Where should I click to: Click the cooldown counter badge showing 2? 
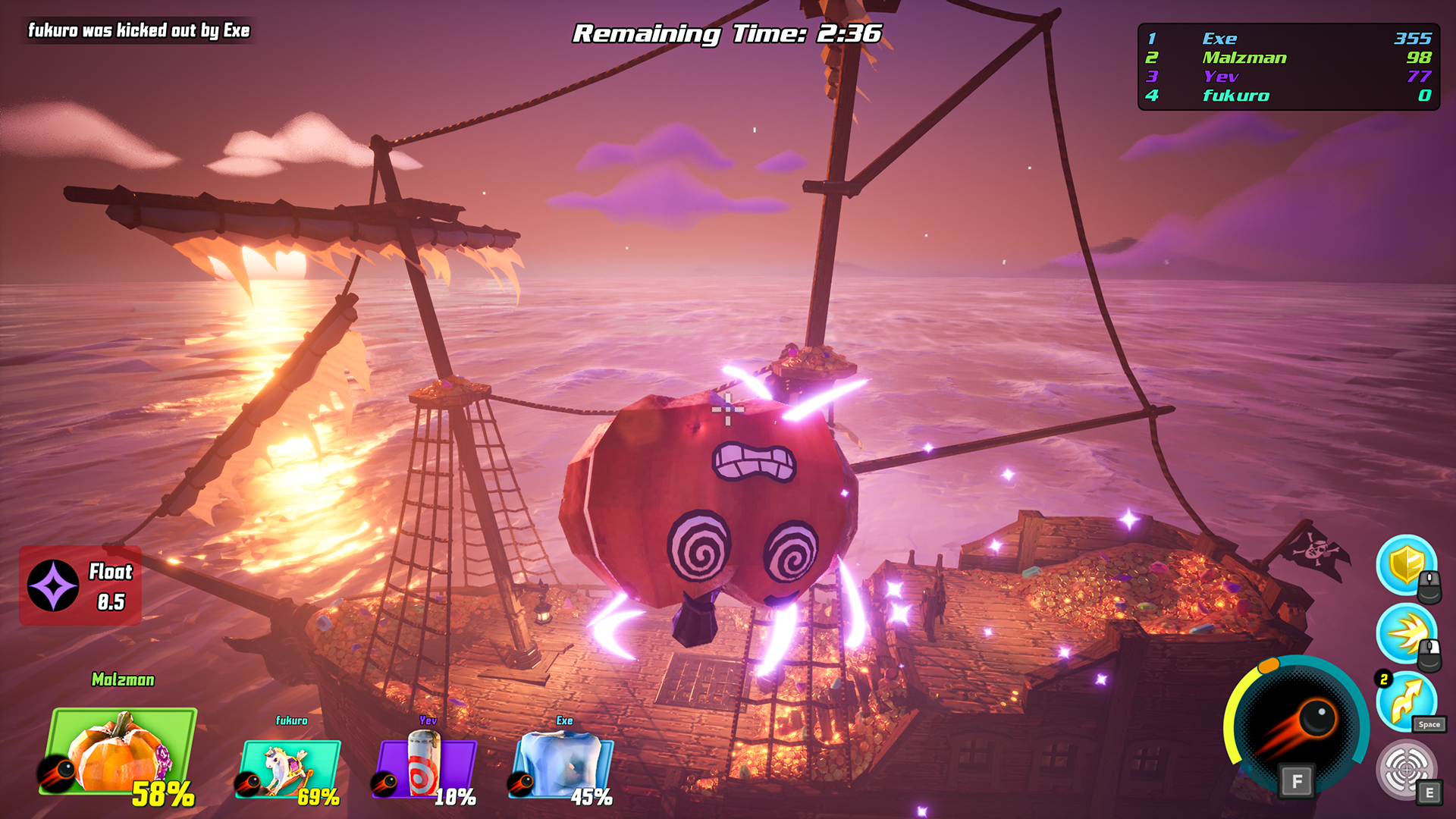[x=1382, y=677]
